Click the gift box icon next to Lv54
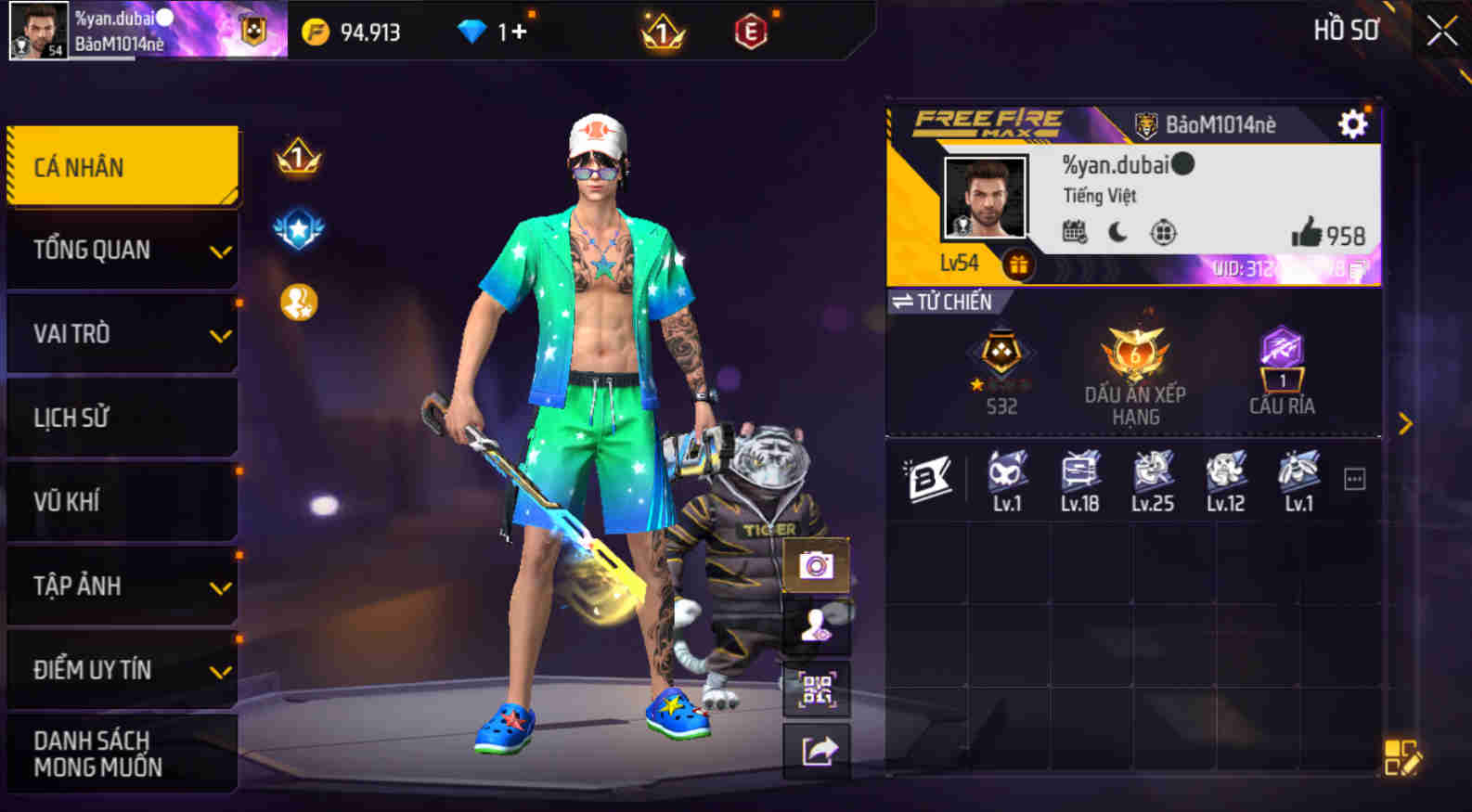Viewport: 1472px width, 812px height. pos(1019,263)
